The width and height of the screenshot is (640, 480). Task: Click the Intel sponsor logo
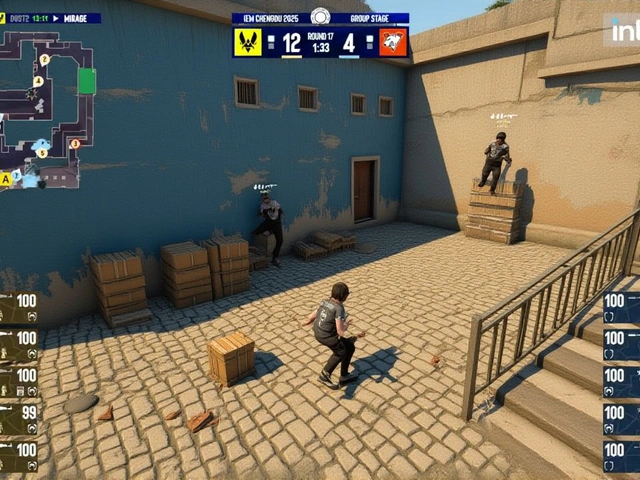tap(623, 30)
